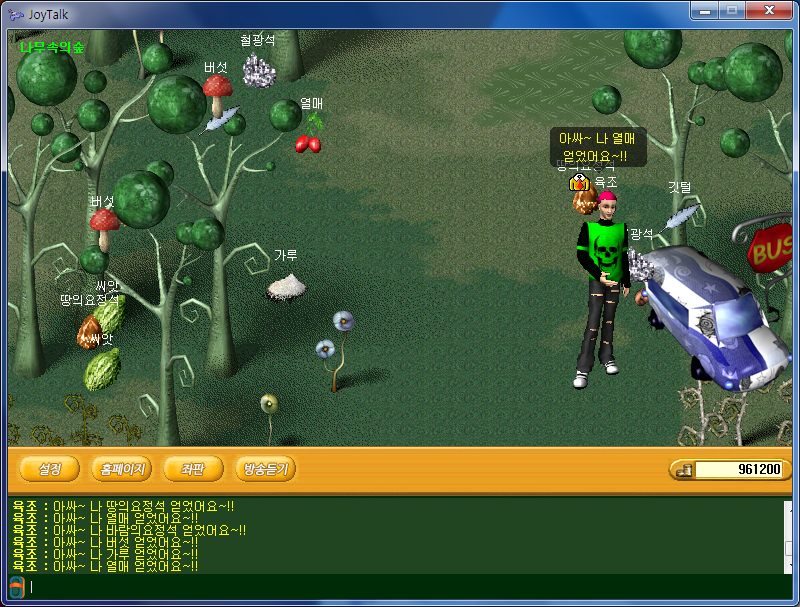Click the chat icon beside the input
Viewport: 800px width, 607px height.
click(x=16, y=586)
